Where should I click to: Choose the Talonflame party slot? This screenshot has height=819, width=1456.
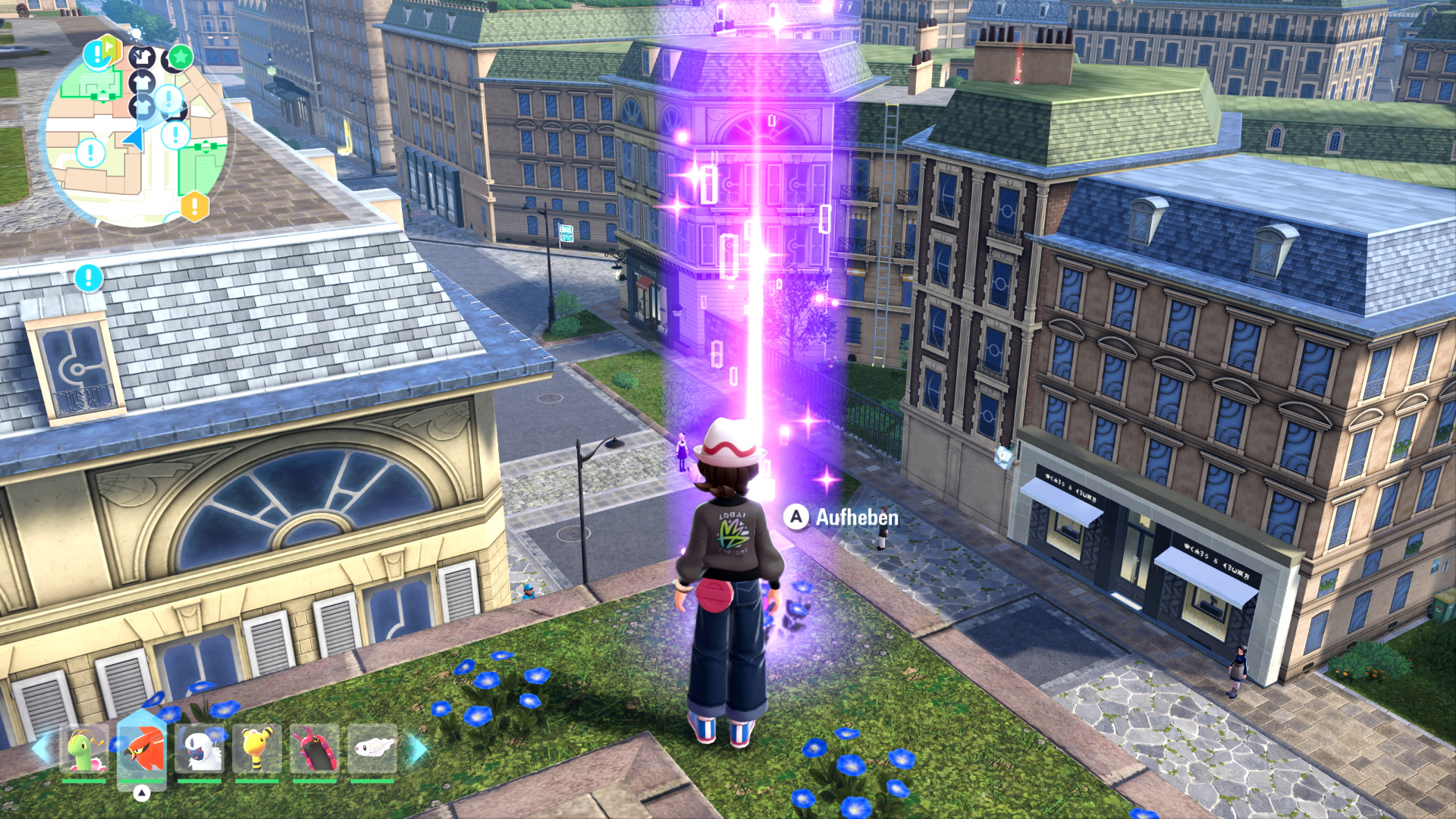click(142, 748)
